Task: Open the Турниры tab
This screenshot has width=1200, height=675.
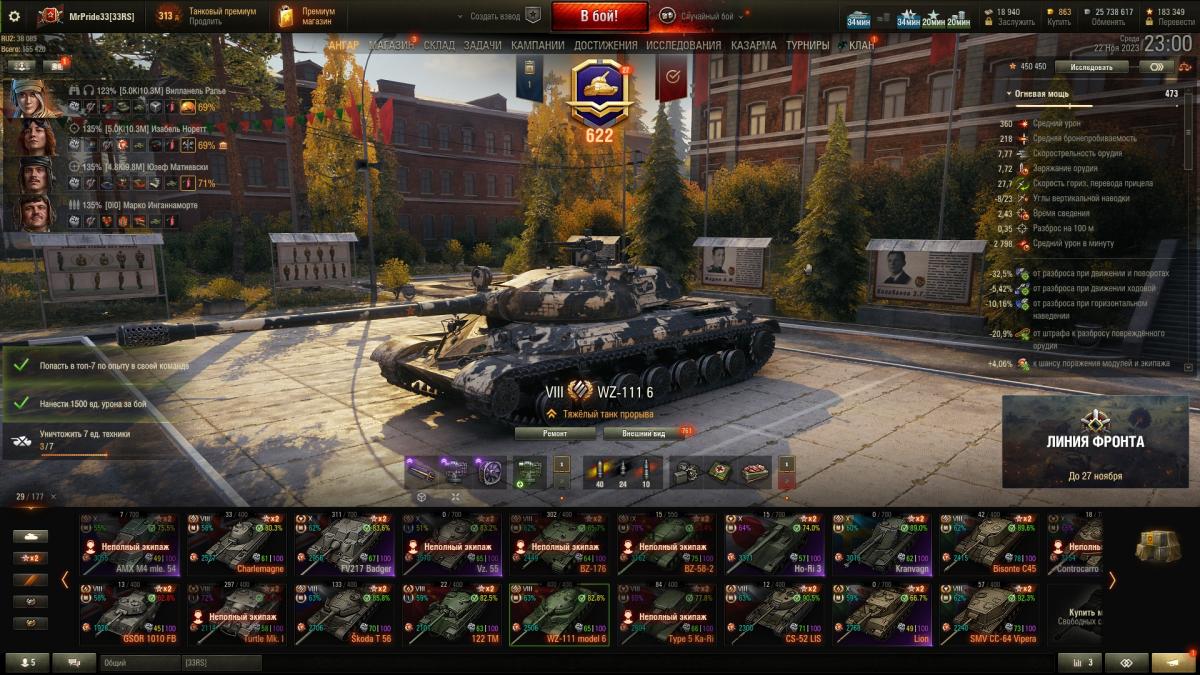Action: [x=807, y=46]
